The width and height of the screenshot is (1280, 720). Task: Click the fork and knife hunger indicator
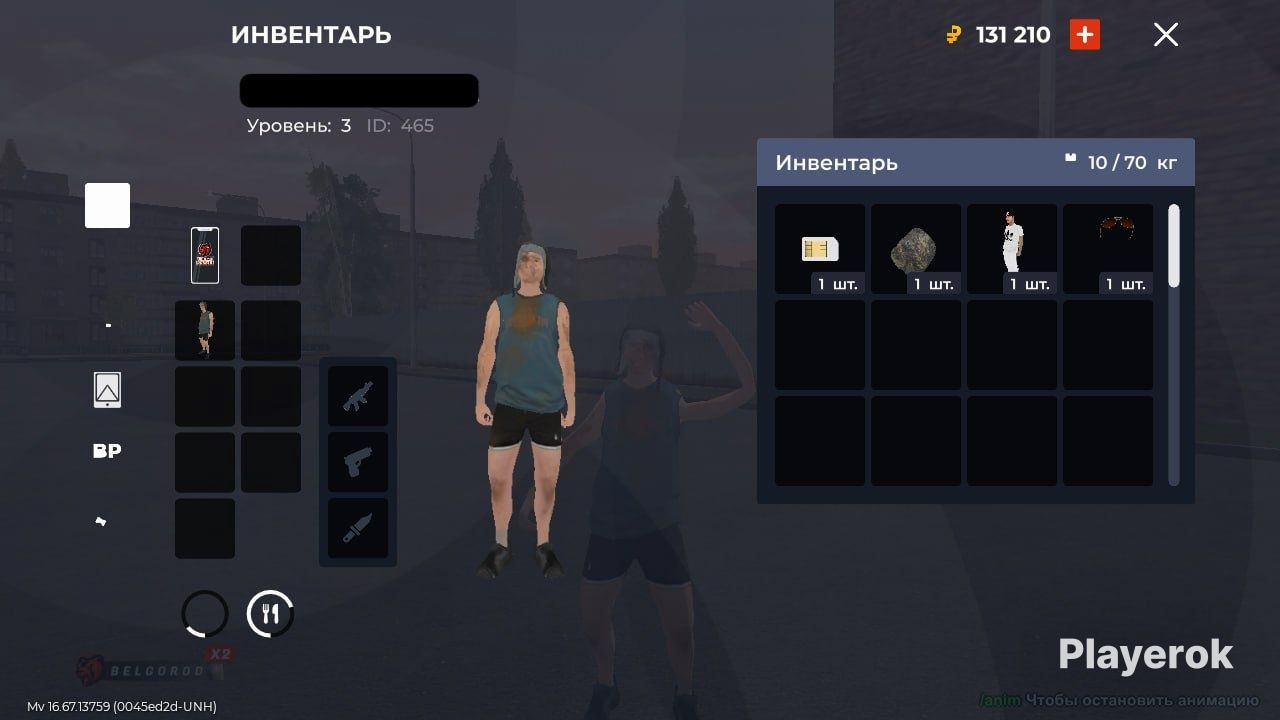point(270,614)
